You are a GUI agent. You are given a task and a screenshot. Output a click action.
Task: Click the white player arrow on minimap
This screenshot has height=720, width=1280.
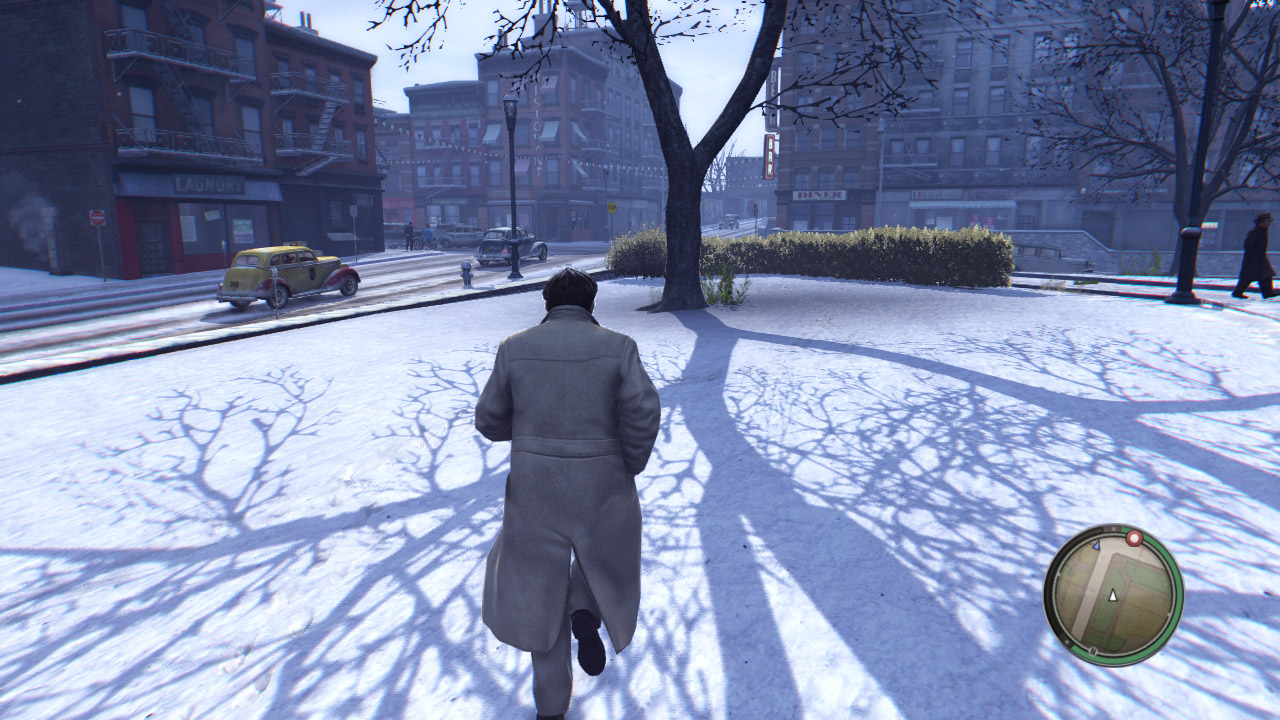1113,595
